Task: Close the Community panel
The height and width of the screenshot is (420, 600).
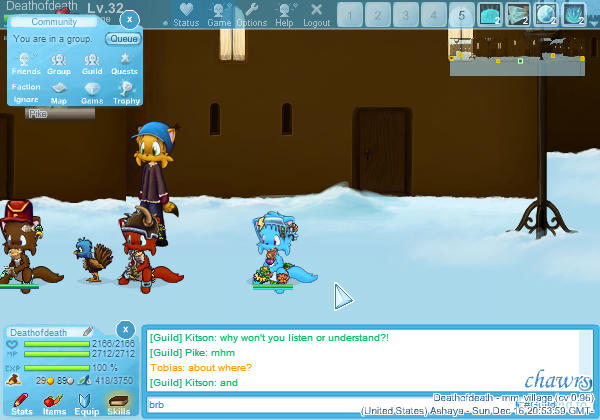Action: 130,19
